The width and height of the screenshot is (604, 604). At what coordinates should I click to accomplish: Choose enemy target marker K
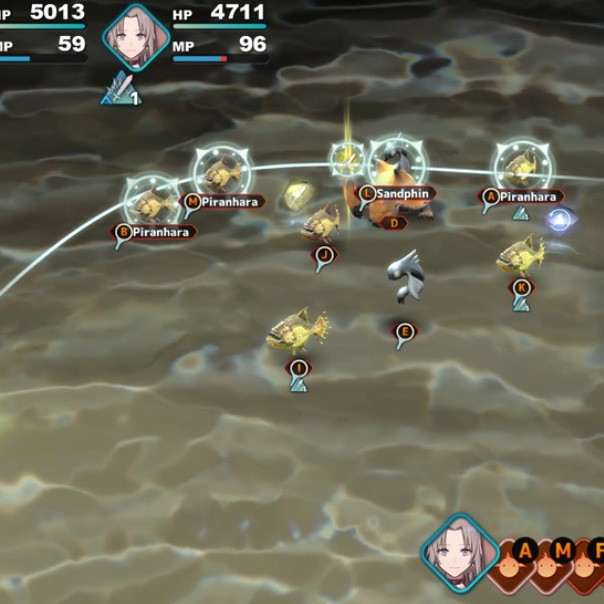(520, 287)
